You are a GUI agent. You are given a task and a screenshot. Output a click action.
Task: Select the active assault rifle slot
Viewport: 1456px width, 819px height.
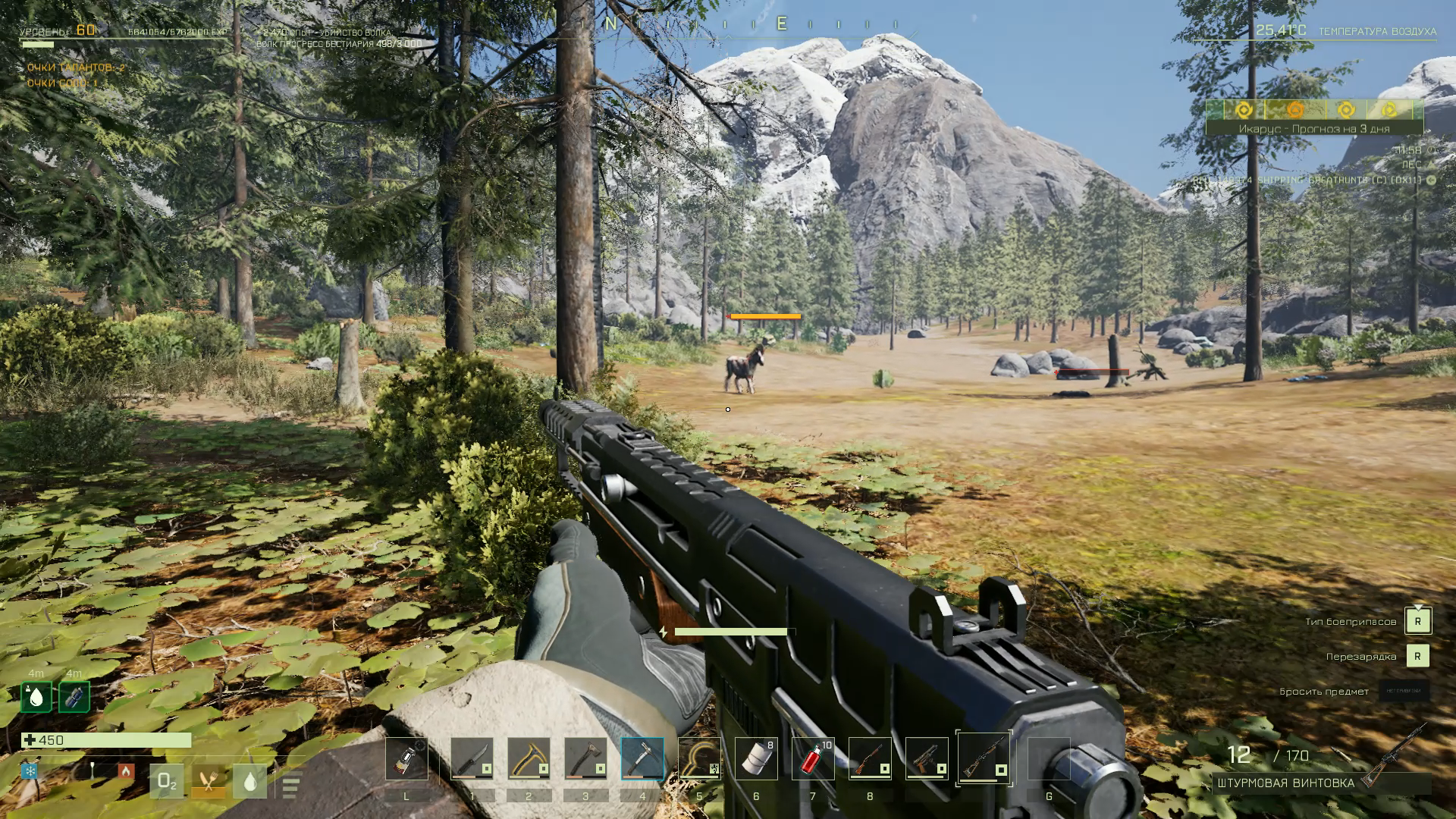(x=984, y=758)
